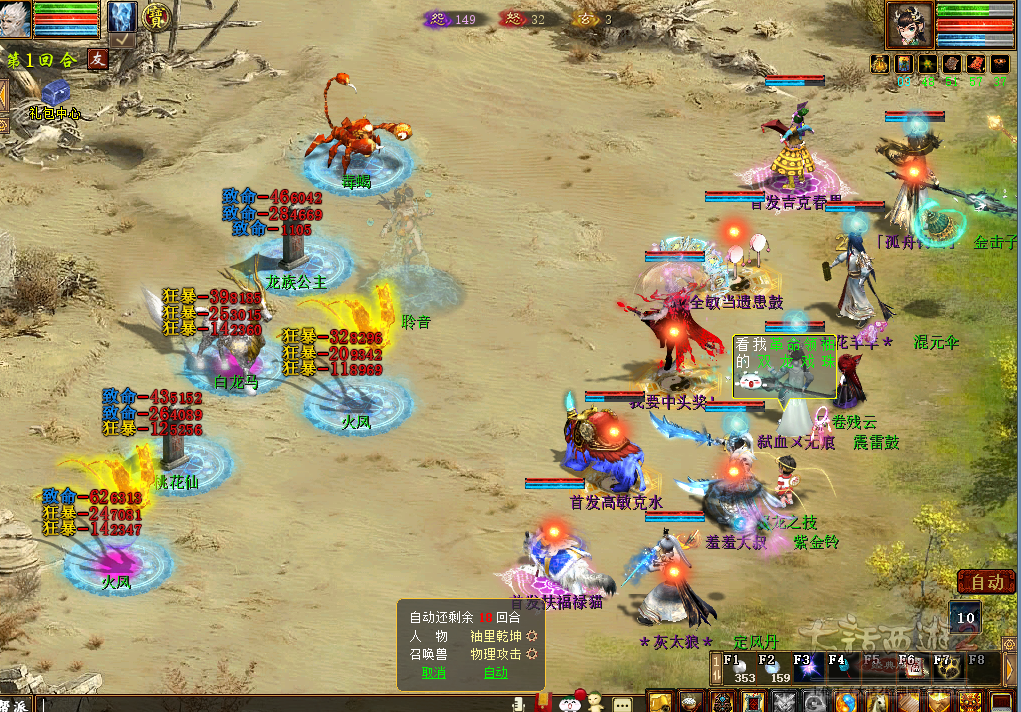Toggle the red 自动 button above the hotbar

coord(986,581)
